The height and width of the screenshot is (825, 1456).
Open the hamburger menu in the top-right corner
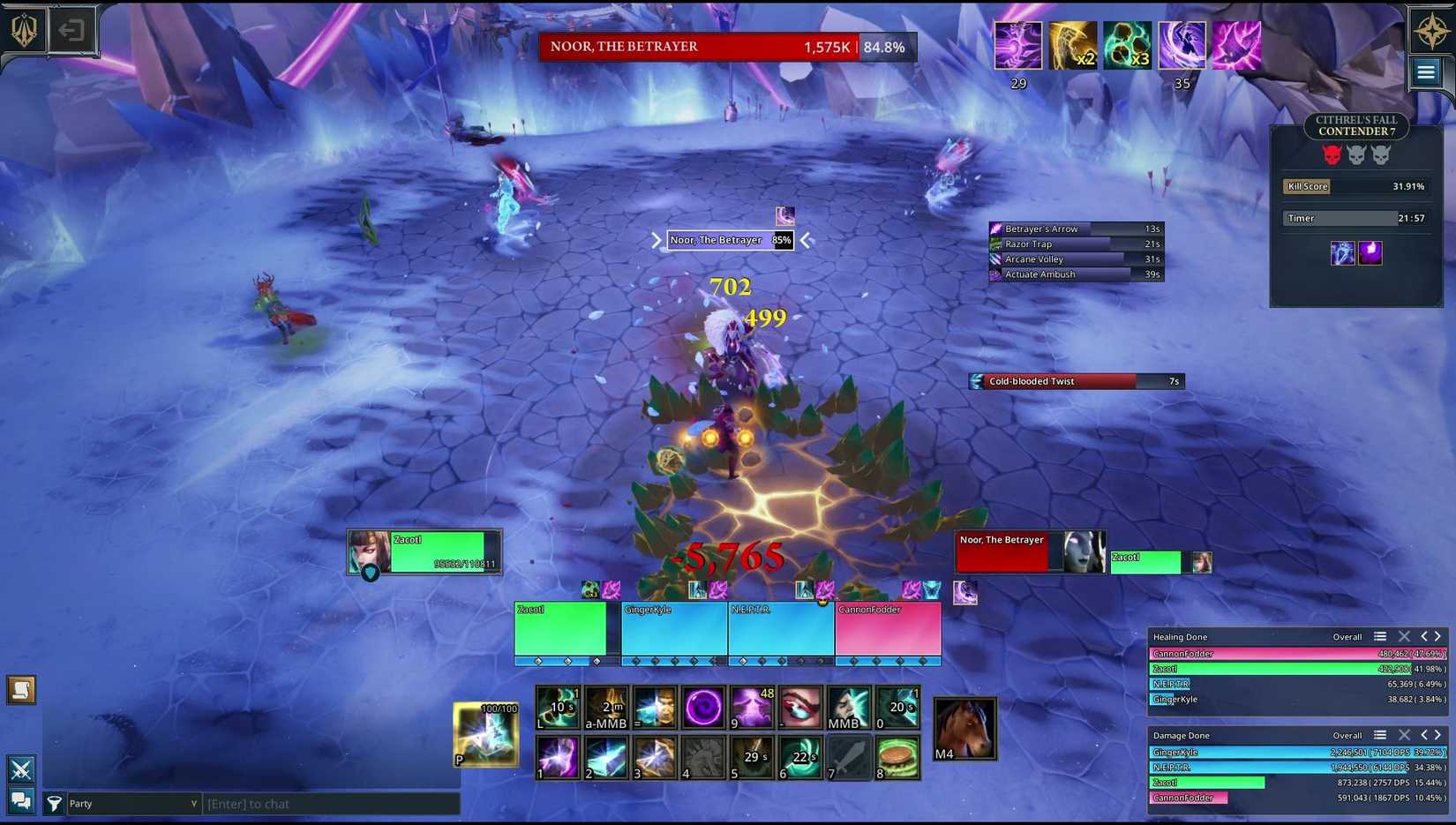tap(1425, 72)
